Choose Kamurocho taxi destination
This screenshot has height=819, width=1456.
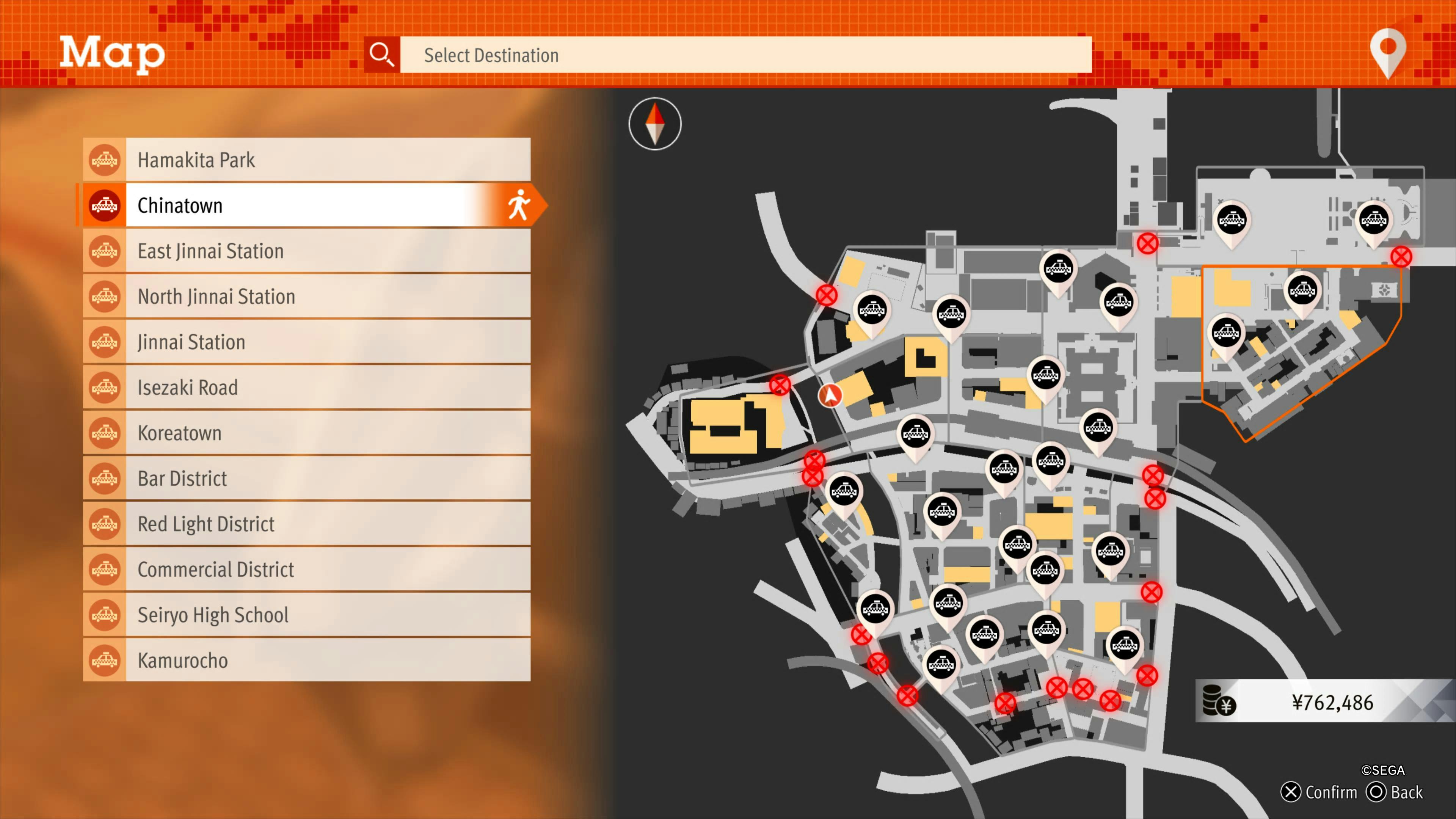(x=306, y=660)
